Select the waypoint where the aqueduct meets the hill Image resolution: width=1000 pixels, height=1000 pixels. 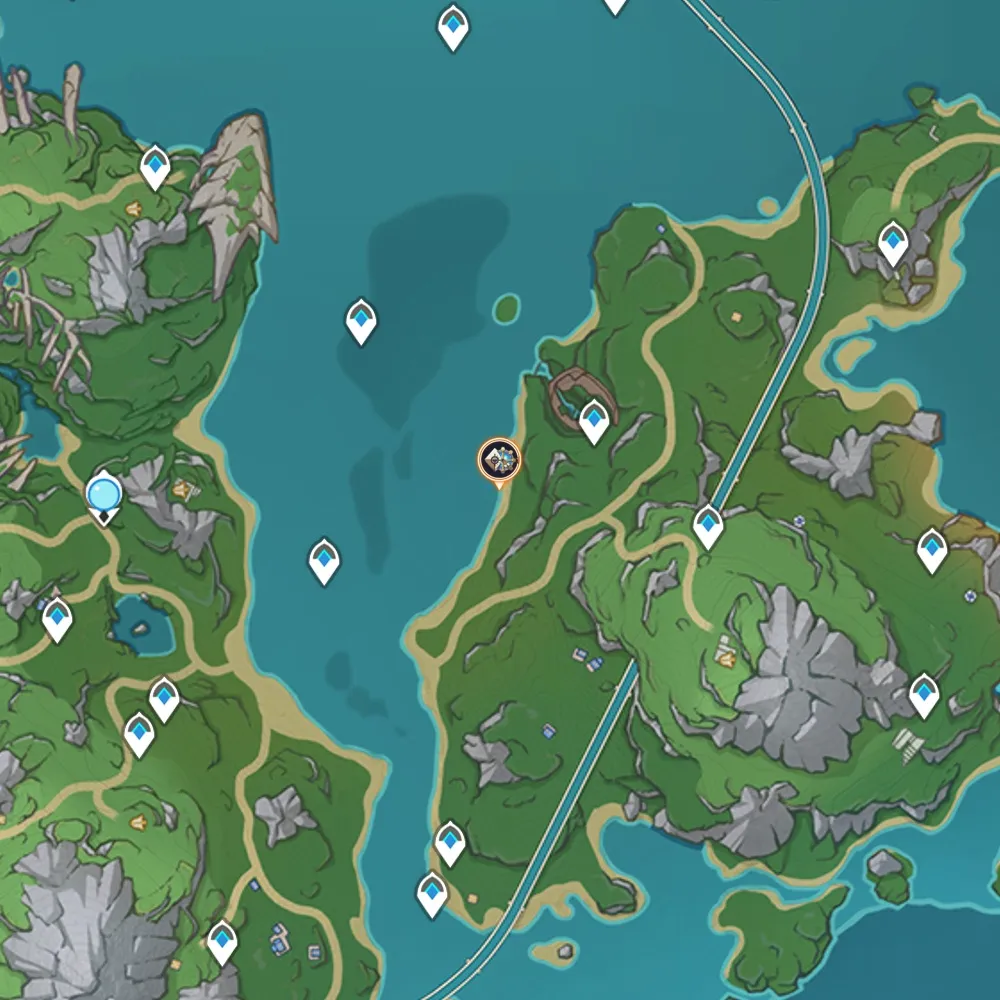coord(708,525)
